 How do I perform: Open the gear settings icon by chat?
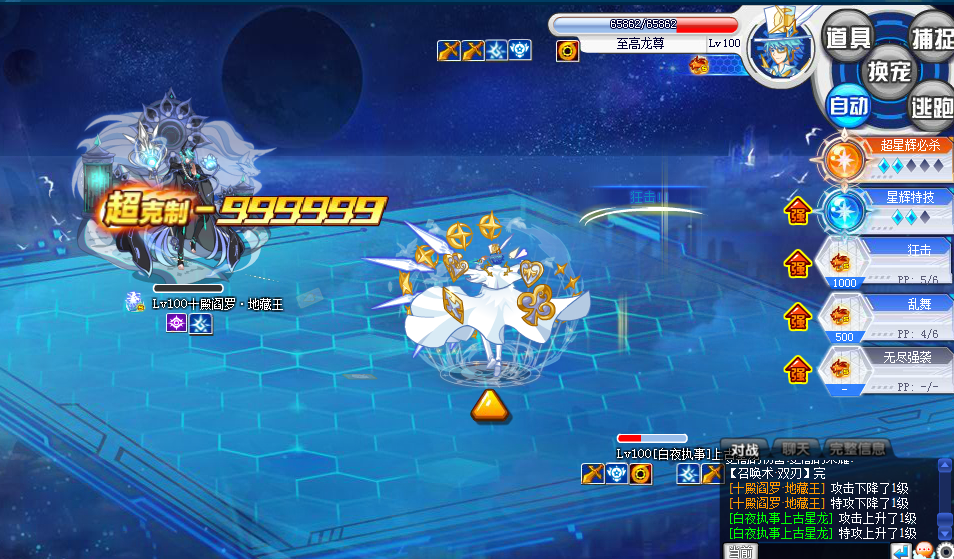(x=945, y=550)
